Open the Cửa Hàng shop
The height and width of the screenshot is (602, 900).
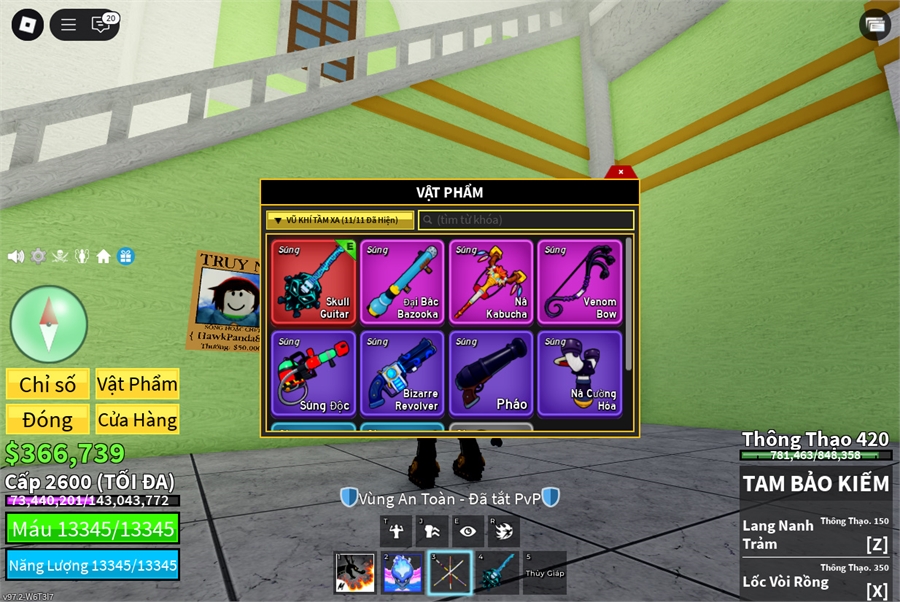tap(137, 419)
